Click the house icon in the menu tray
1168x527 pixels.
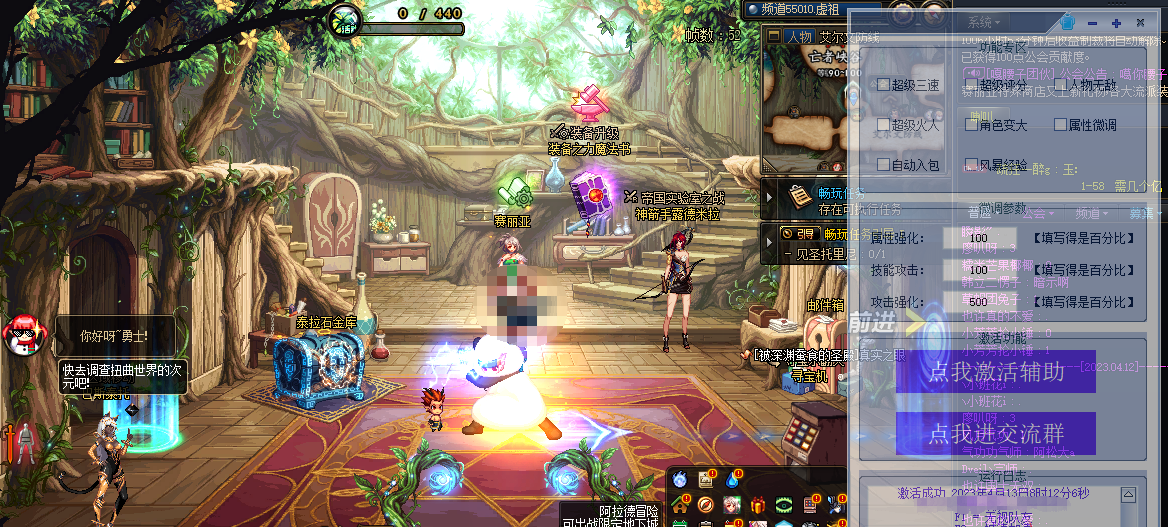coord(680,504)
